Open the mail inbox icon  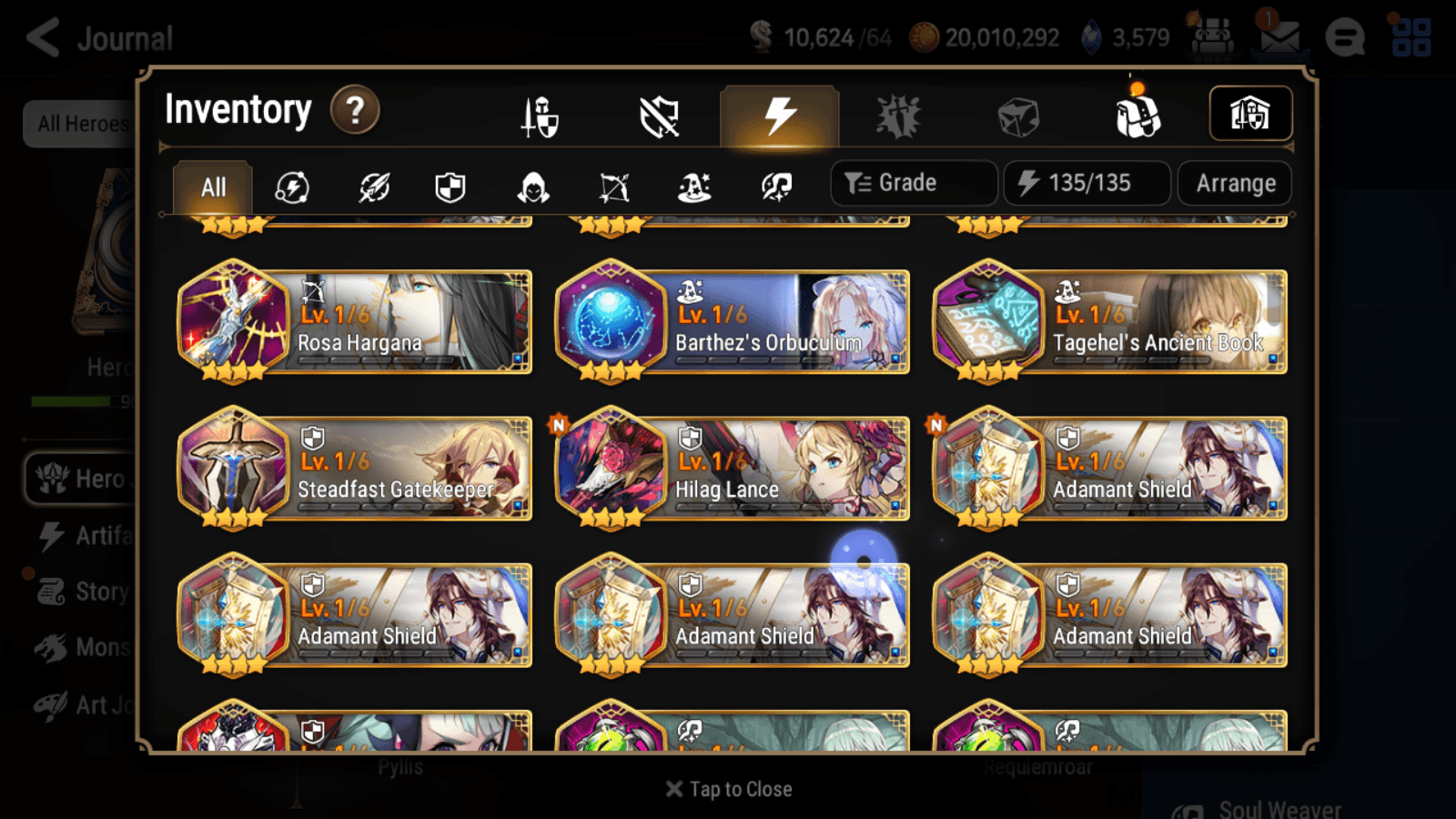pos(1279,38)
